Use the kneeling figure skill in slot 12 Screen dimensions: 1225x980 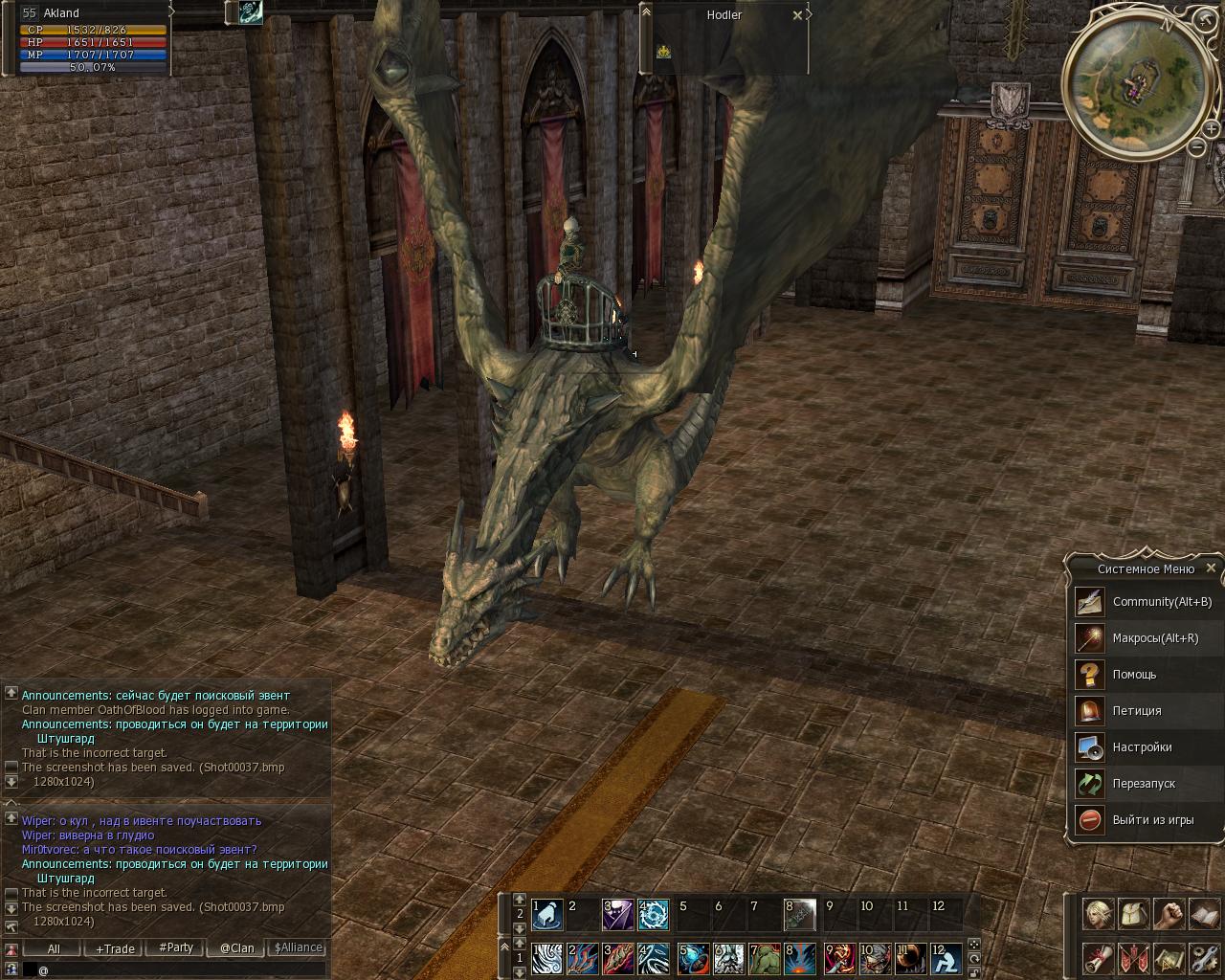(946, 957)
